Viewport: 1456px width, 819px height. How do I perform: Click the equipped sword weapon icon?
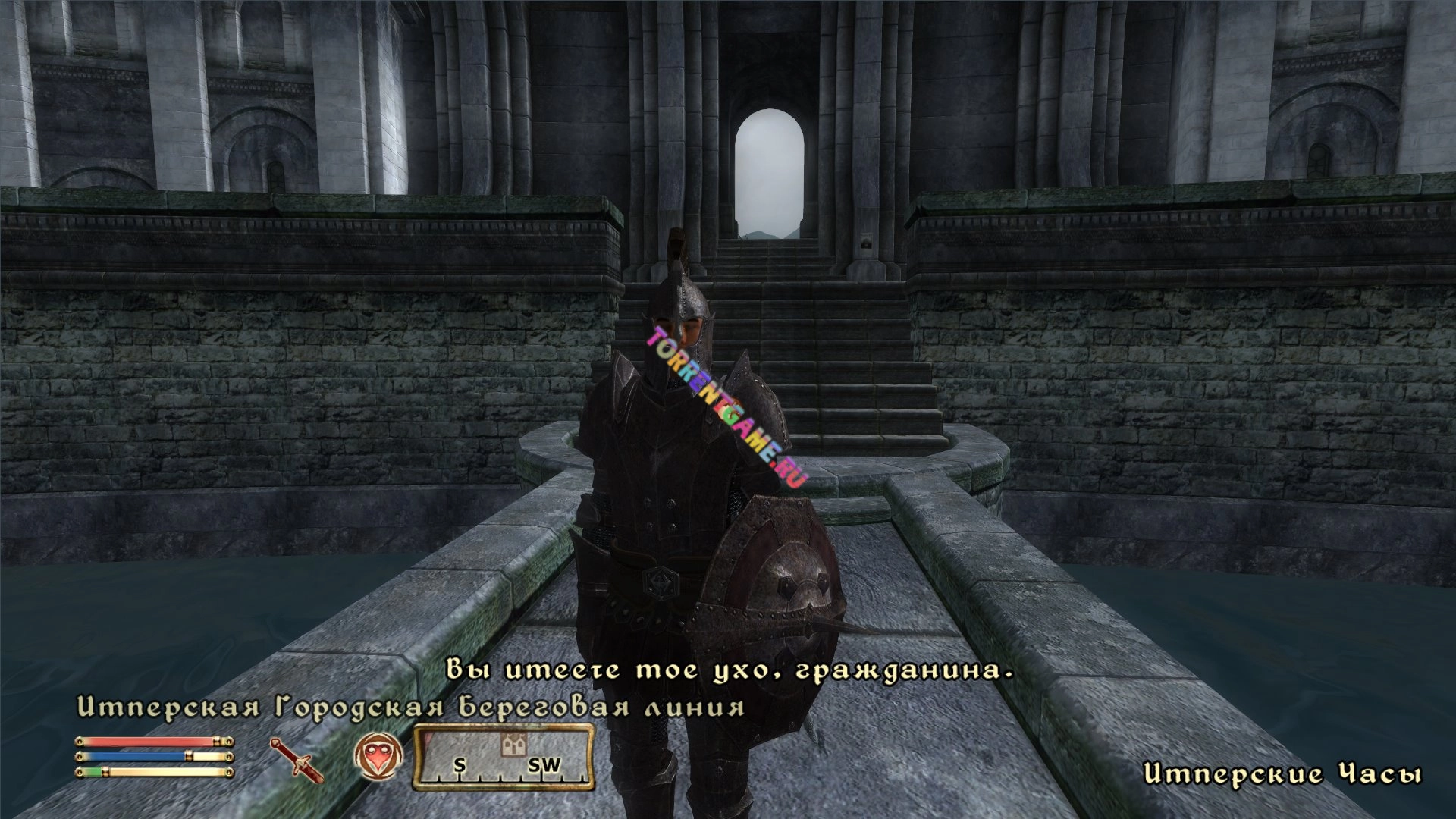pos(297,759)
